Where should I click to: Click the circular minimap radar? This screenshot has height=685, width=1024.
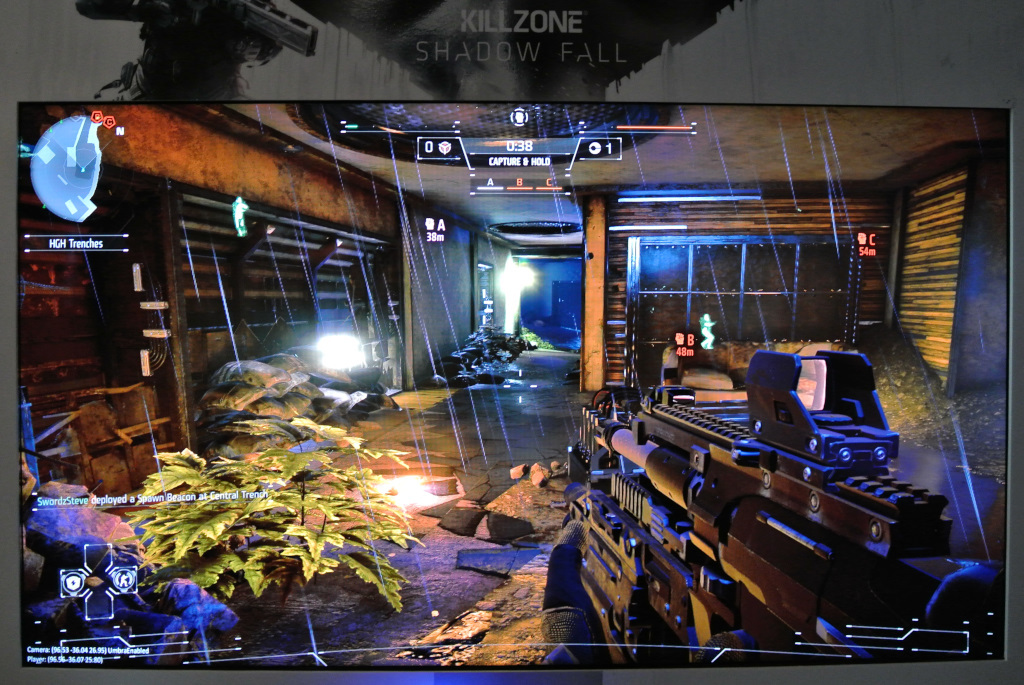[66, 166]
